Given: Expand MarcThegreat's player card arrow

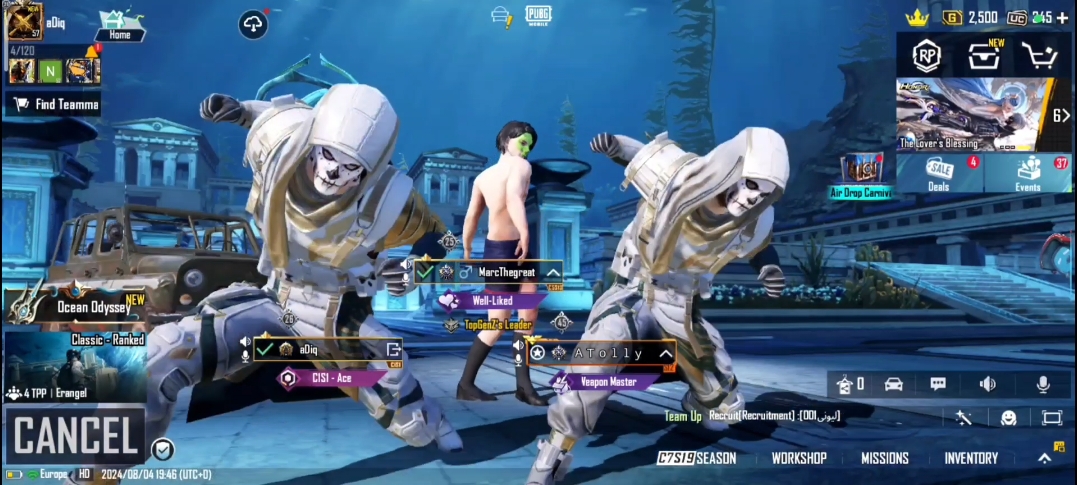Looking at the screenshot, I should pyautogui.click(x=551, y=272).
